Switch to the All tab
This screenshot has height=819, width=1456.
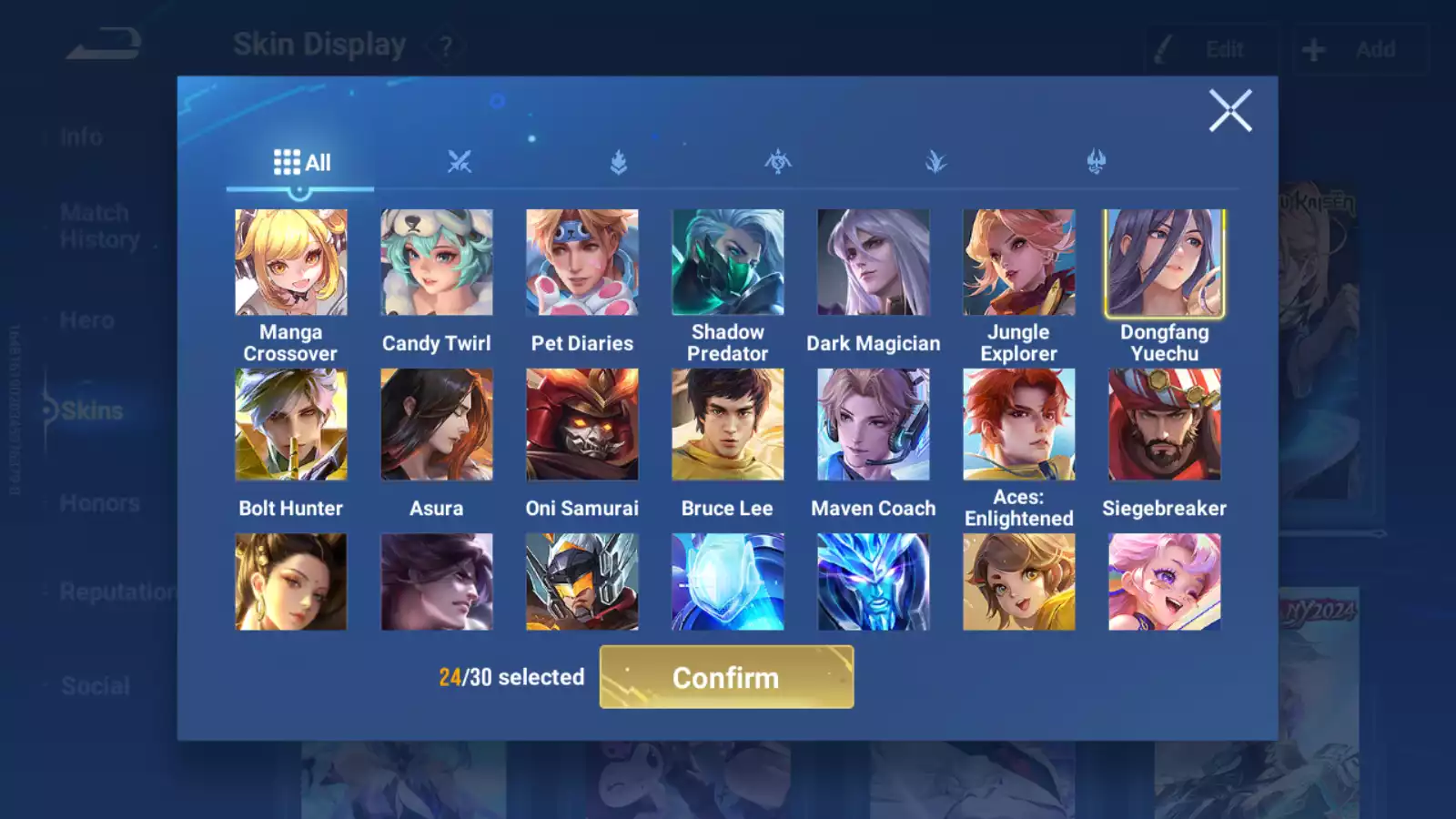300,161
